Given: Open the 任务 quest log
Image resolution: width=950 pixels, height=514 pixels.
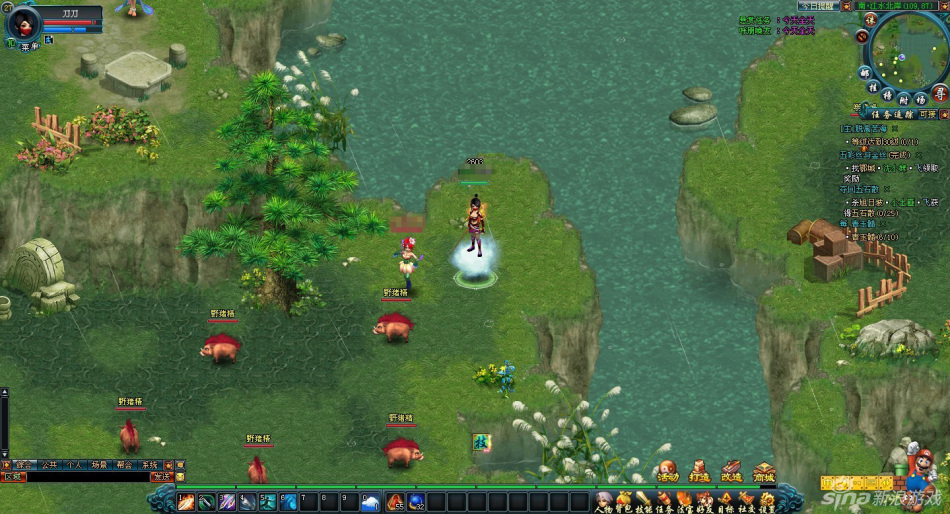Looking at the screenshot, I should (663, 503).
